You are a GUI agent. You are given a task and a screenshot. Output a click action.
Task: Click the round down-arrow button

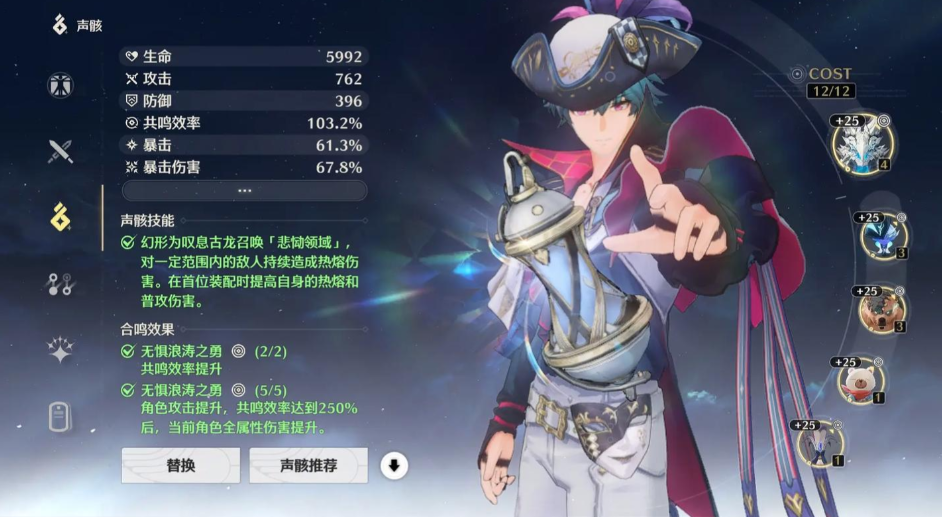(395, 465)
